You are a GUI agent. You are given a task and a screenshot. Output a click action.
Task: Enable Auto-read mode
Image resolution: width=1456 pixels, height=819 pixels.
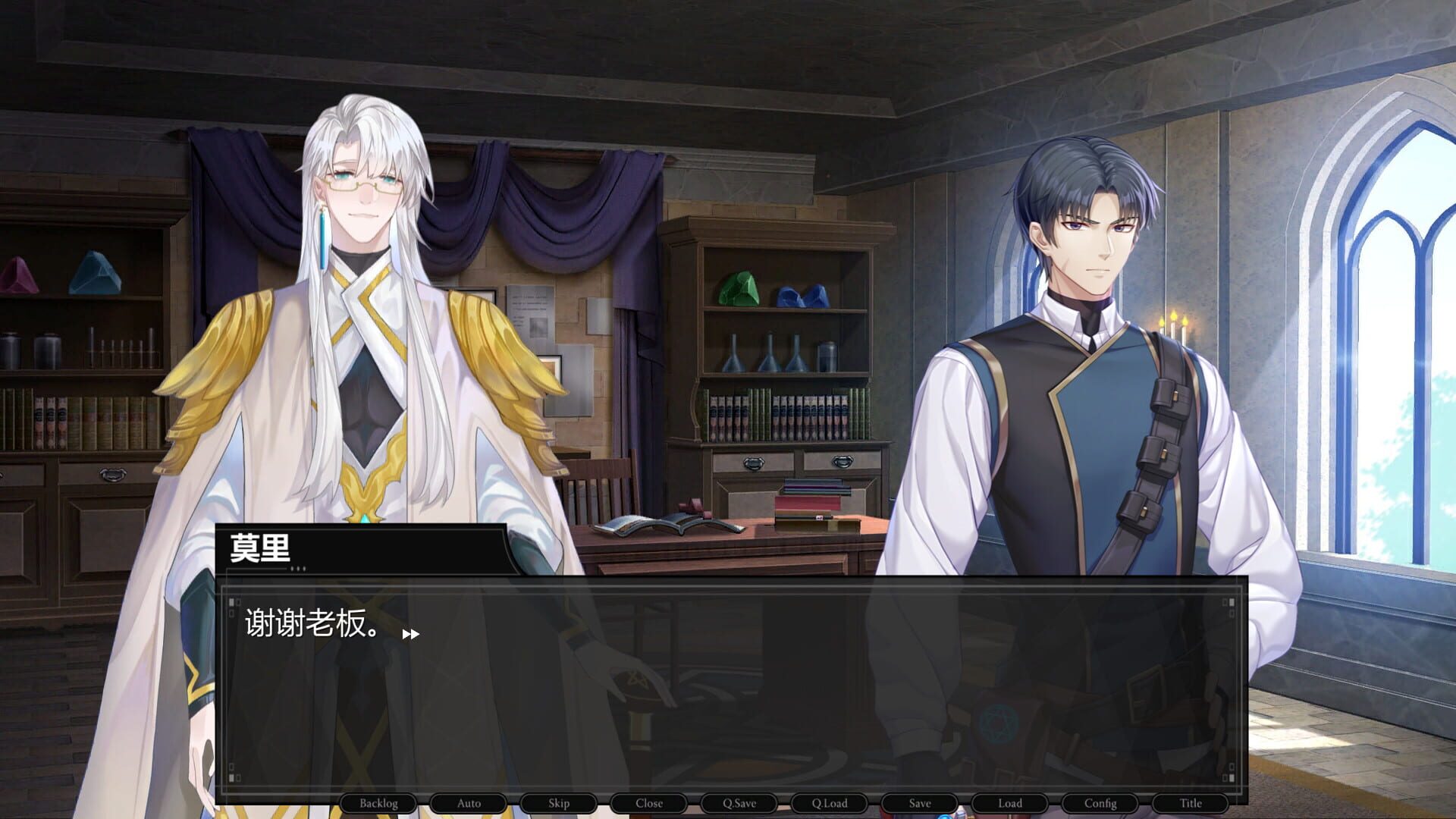[x=469, y=803]
